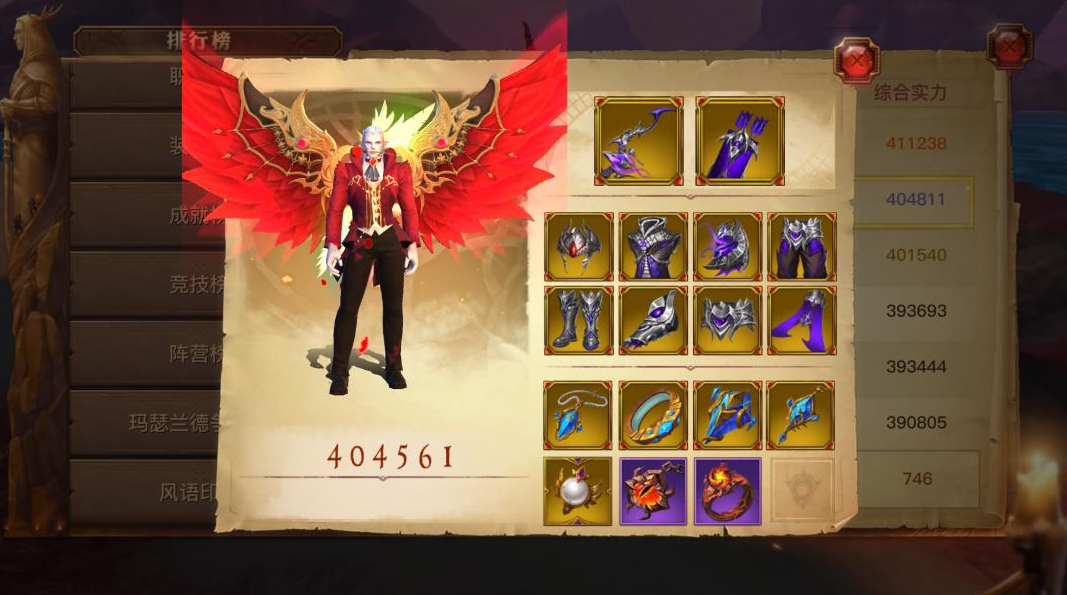Close the character equipment panel
The image size is (1067, 595).
point(856,60)
